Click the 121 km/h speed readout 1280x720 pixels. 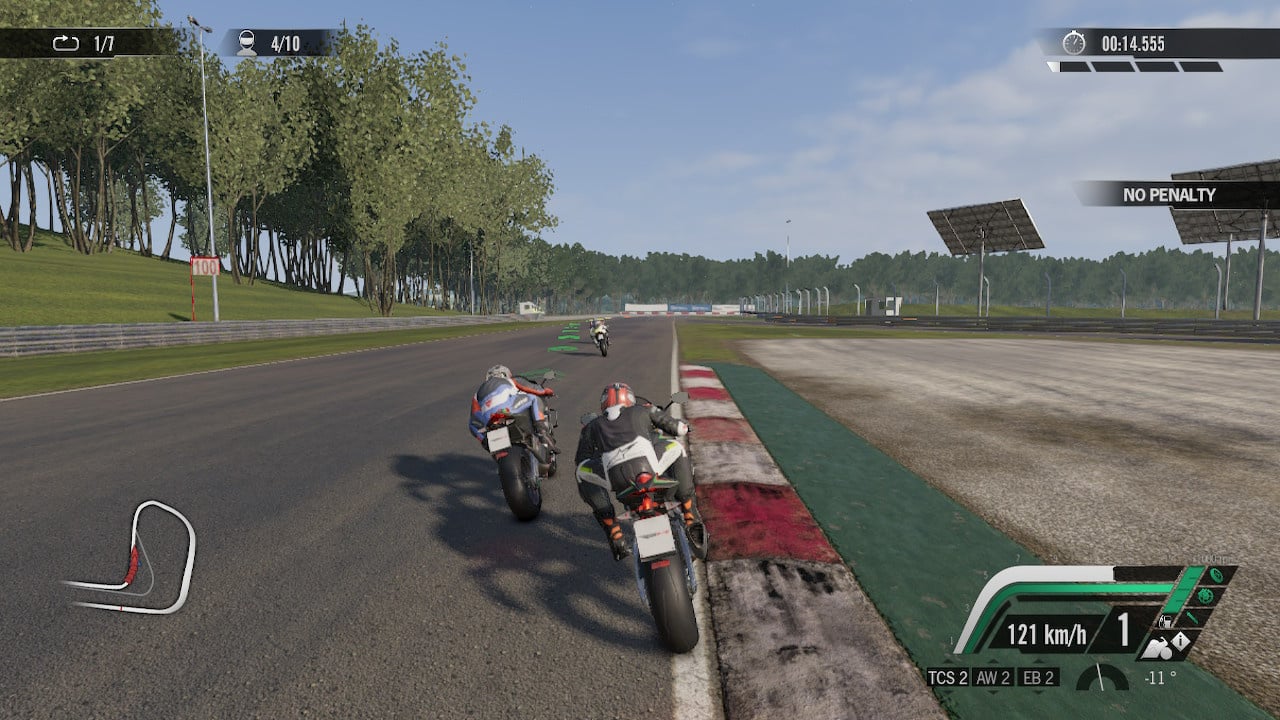pos(1046,634)
